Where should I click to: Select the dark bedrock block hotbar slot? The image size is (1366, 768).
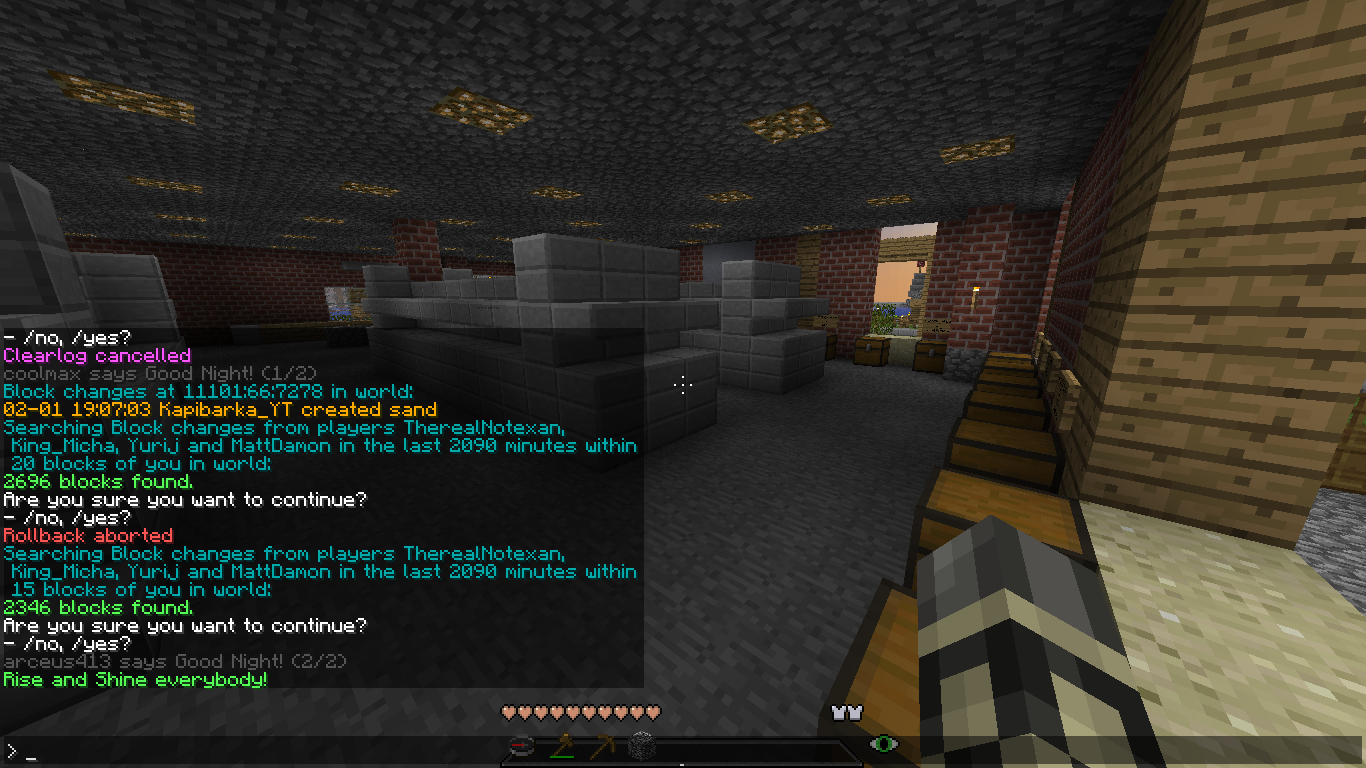[x=641, y=746]
